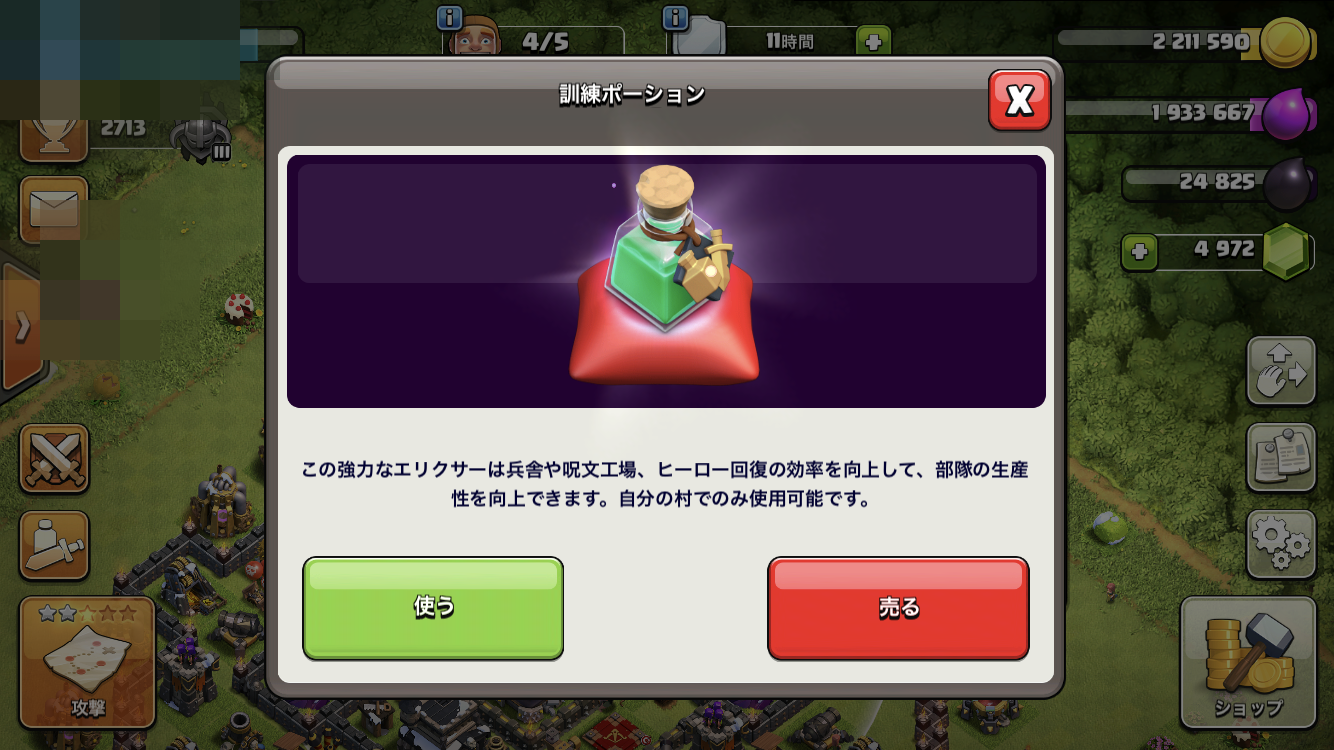
Task: Open the Attack swords icon
Action: tap(55, 461)
